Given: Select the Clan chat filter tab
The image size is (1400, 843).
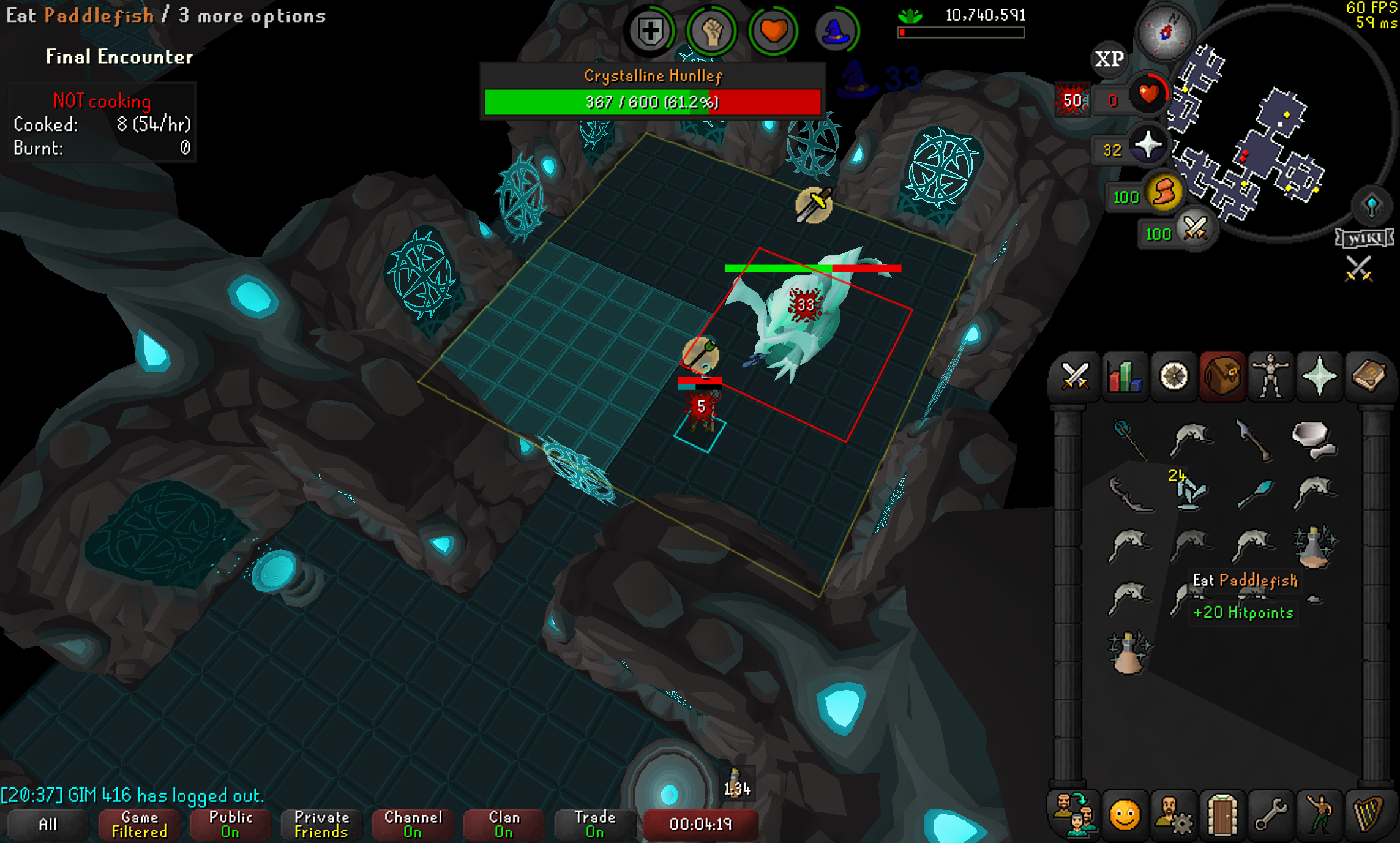Looking at the screenshot, I should pyautogui.click(x=504, y=824).
